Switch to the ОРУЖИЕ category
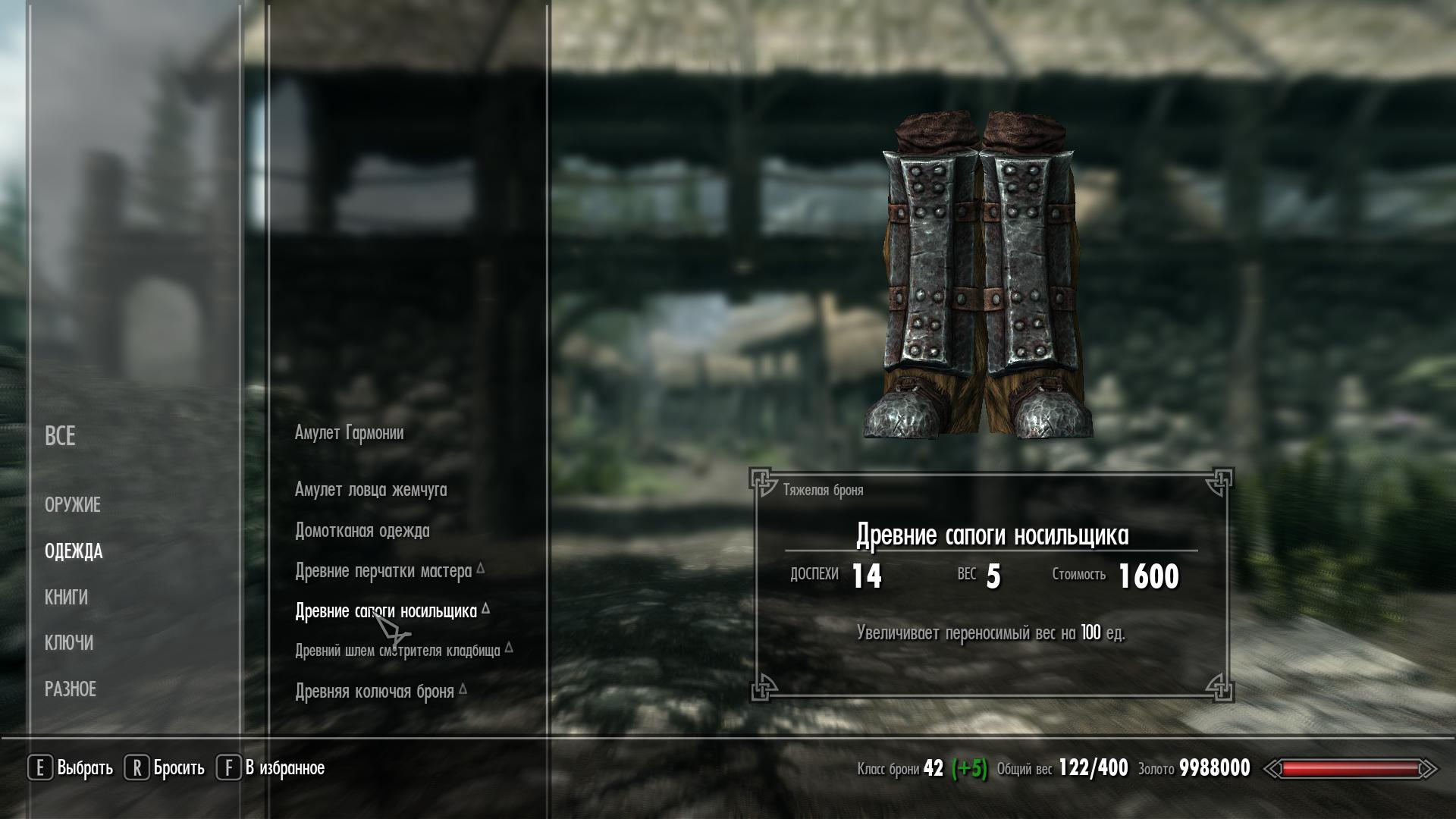The height and width of the screenshot is (819, 1456). click(73, 505)
